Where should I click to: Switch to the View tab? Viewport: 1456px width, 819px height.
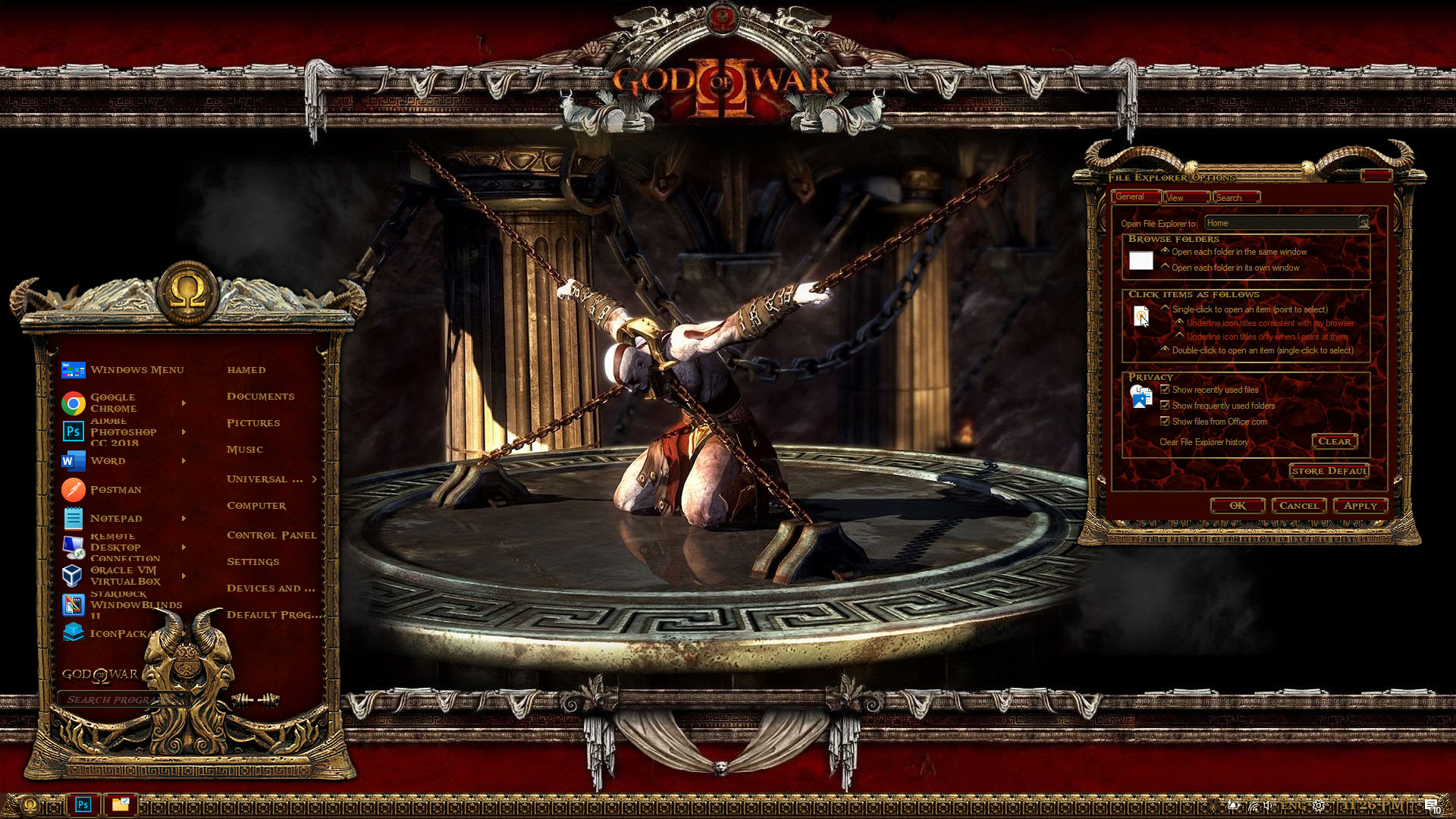coord(1185,198)
